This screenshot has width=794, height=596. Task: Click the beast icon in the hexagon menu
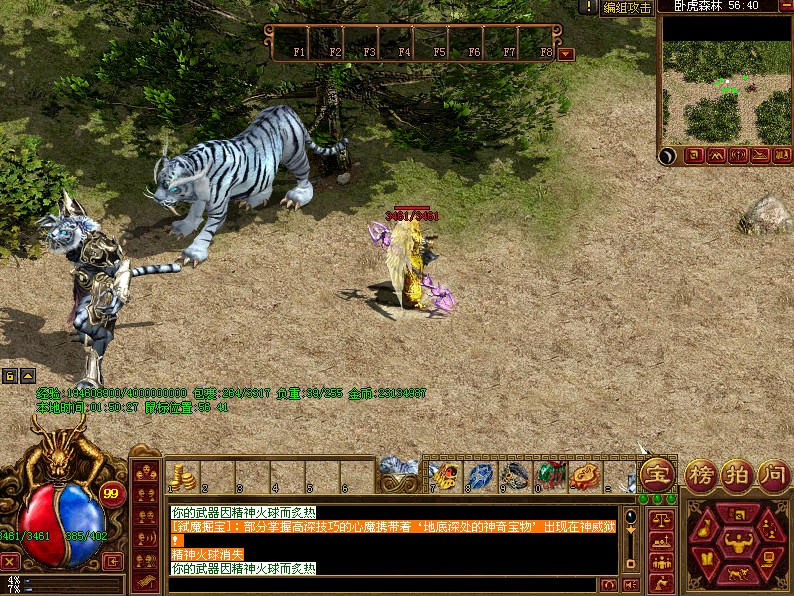[x=738, y=574]
